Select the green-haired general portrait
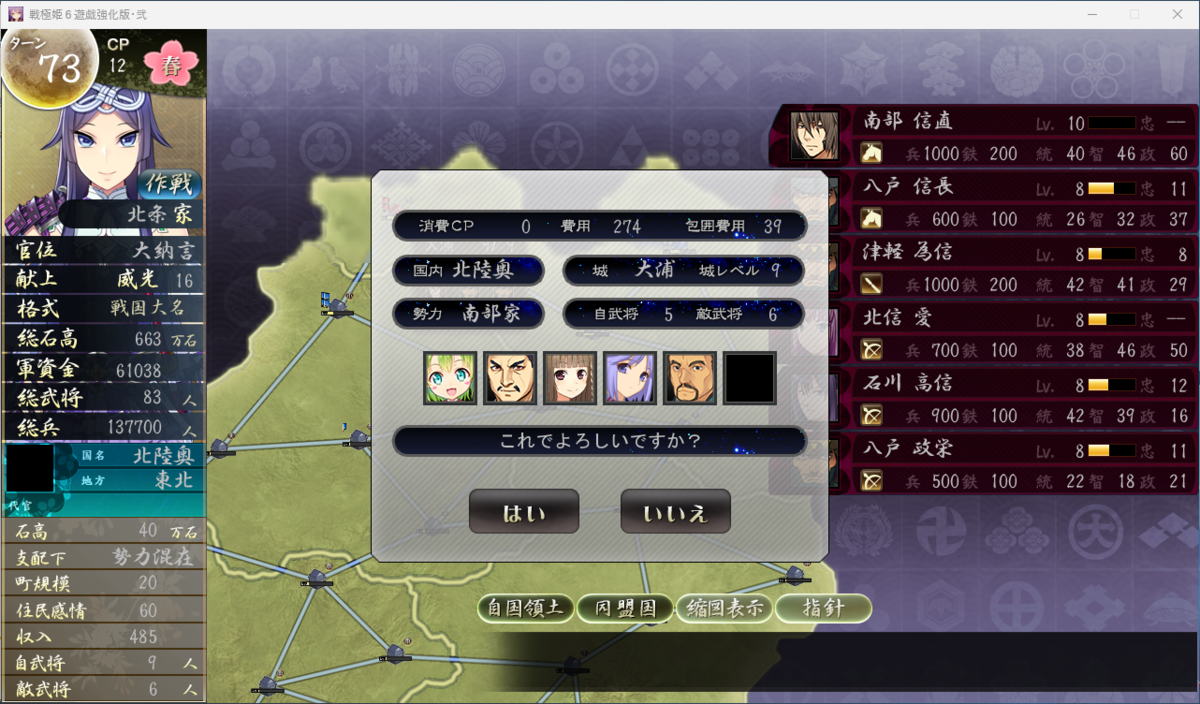This screenshot has width=1200, height=704. (449, 377)
